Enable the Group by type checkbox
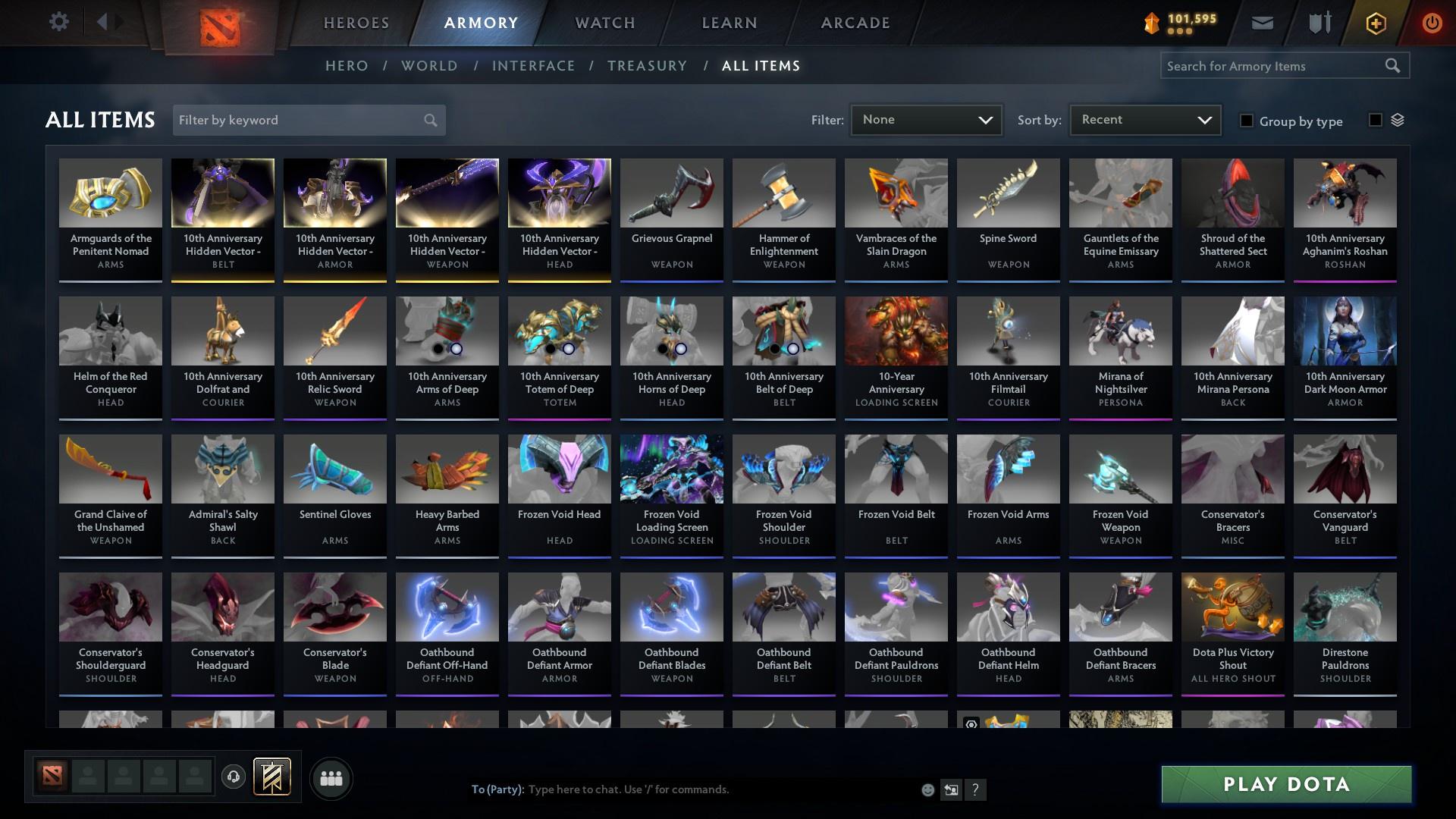 (1247, 121)
